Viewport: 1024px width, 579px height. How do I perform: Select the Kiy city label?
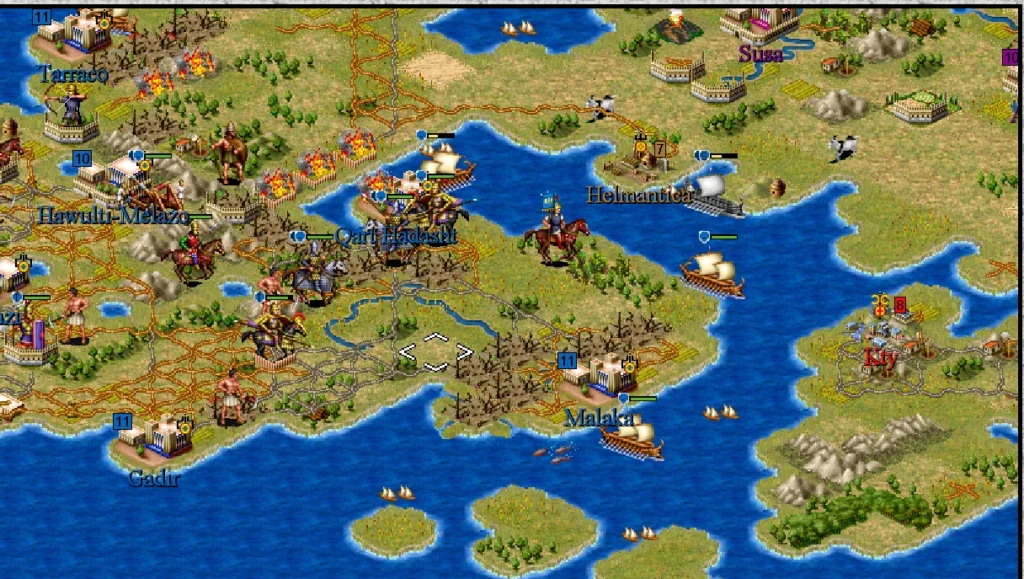pyautogui.click(x=881, y=356)
